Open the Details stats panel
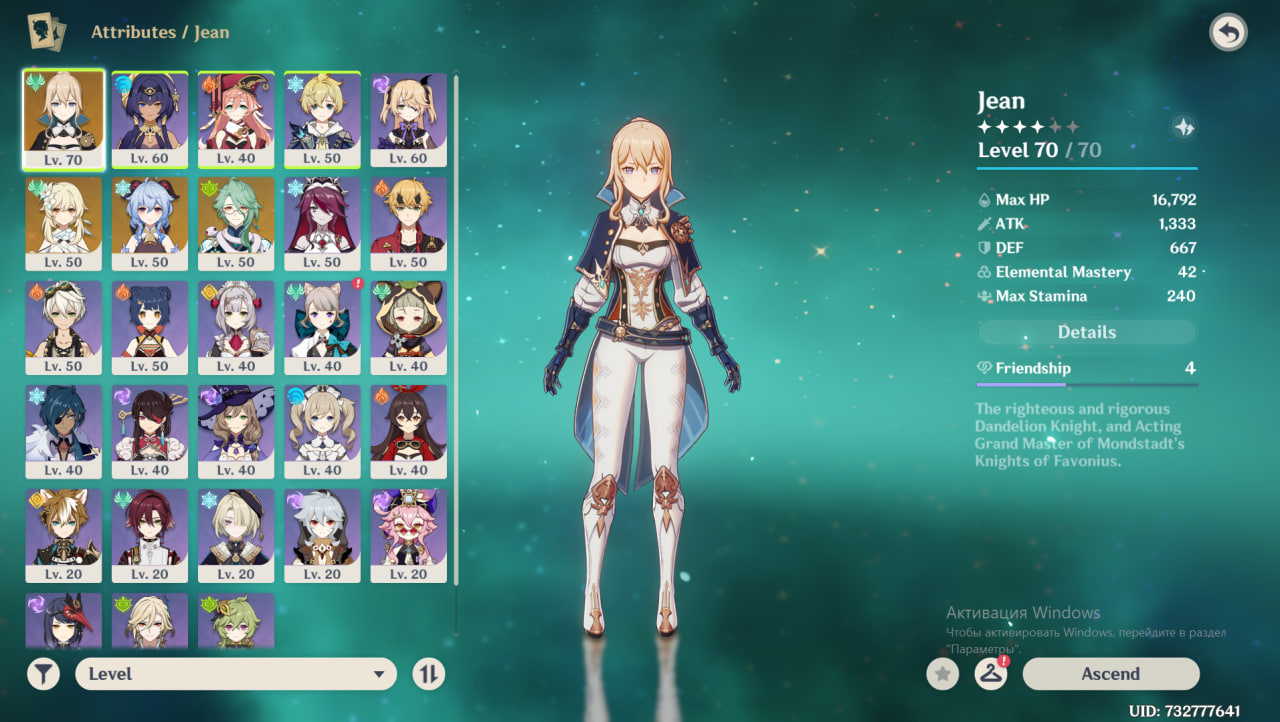Screen dimensions: 1280x722 click(1086, 332)
